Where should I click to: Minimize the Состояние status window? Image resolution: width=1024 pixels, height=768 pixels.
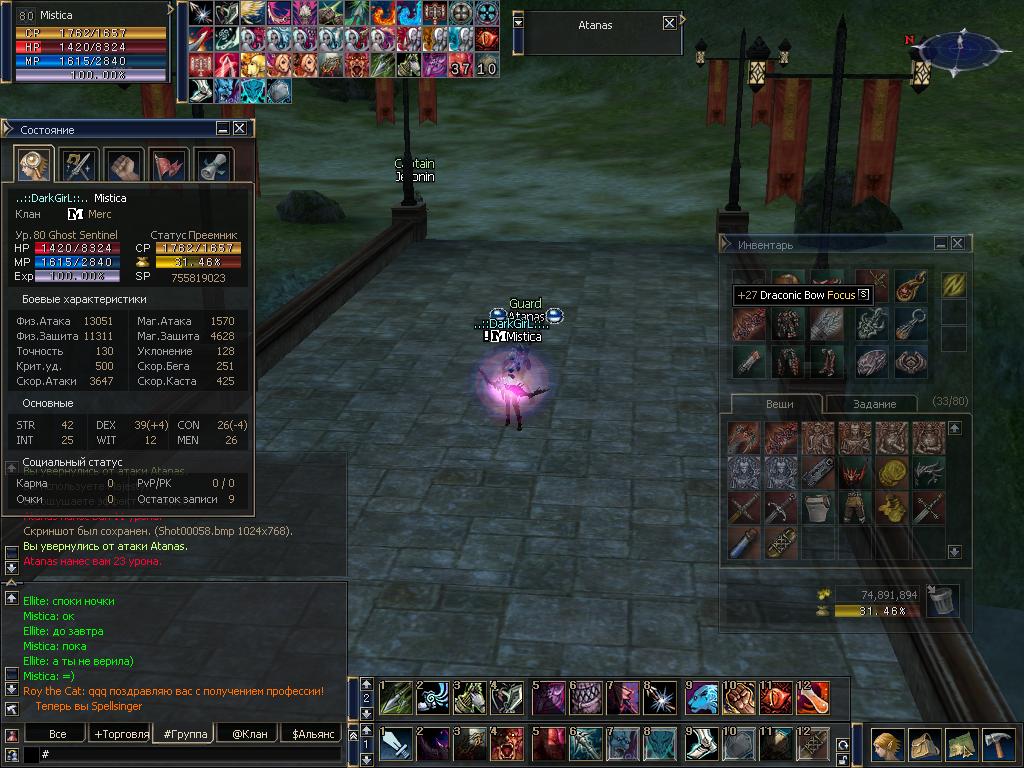pyautogui.click(x=223, y=129)
